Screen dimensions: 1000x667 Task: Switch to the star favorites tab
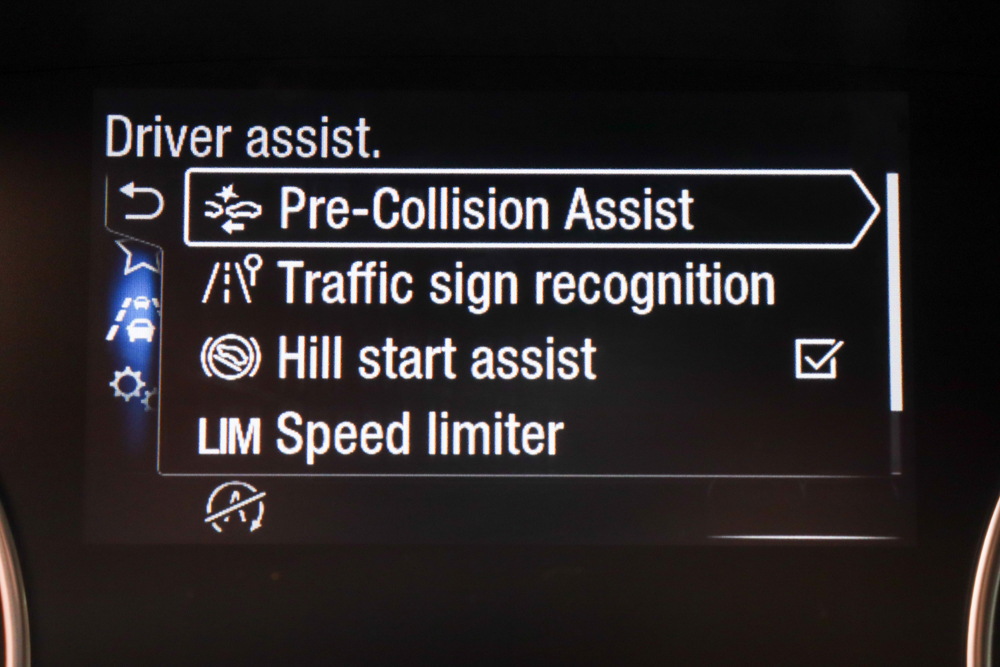pyautogui.click(x=134, y=258)
